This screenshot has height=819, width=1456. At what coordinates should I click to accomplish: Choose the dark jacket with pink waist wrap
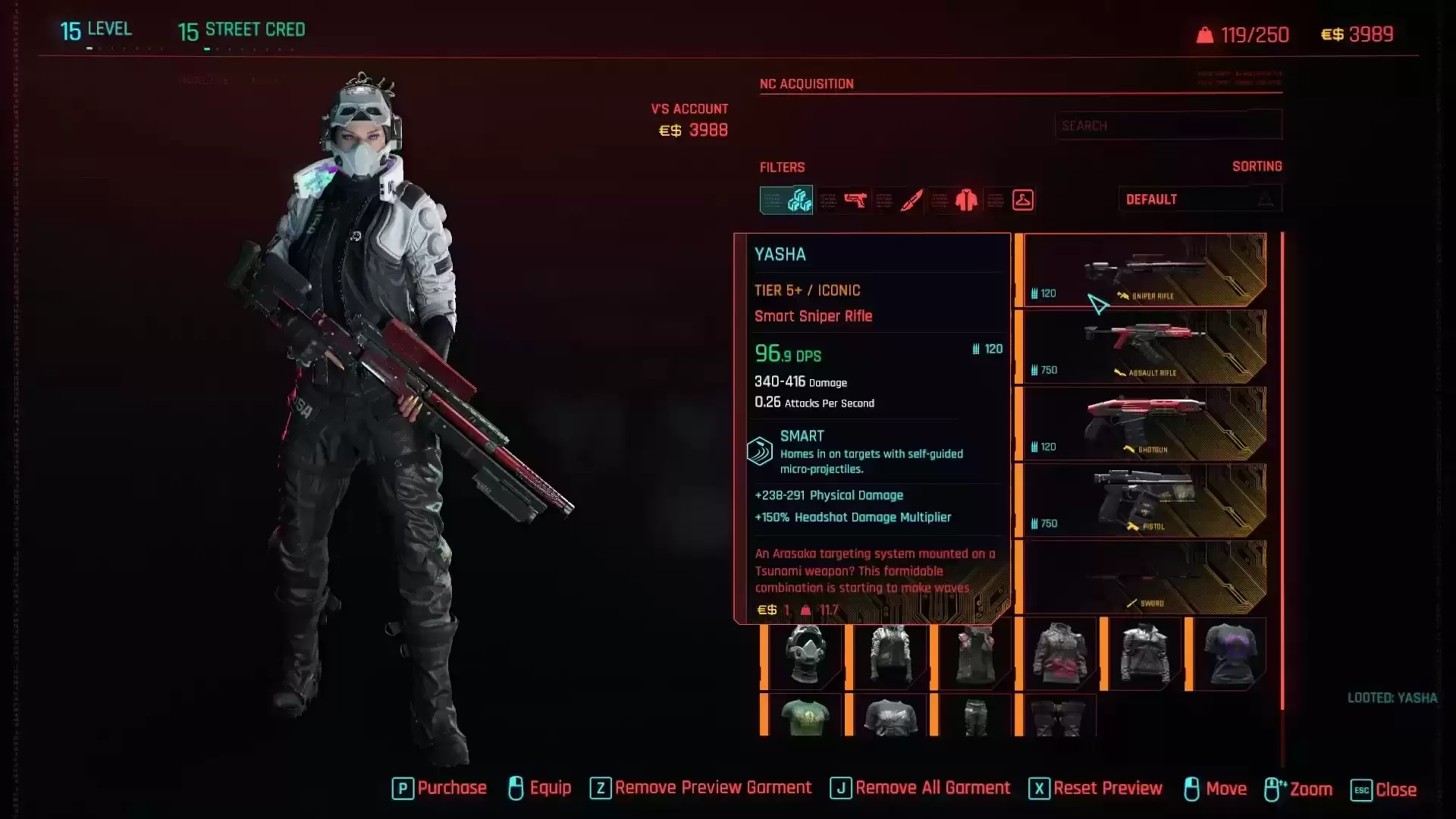pyautogui.click(x=1060, y=654)
